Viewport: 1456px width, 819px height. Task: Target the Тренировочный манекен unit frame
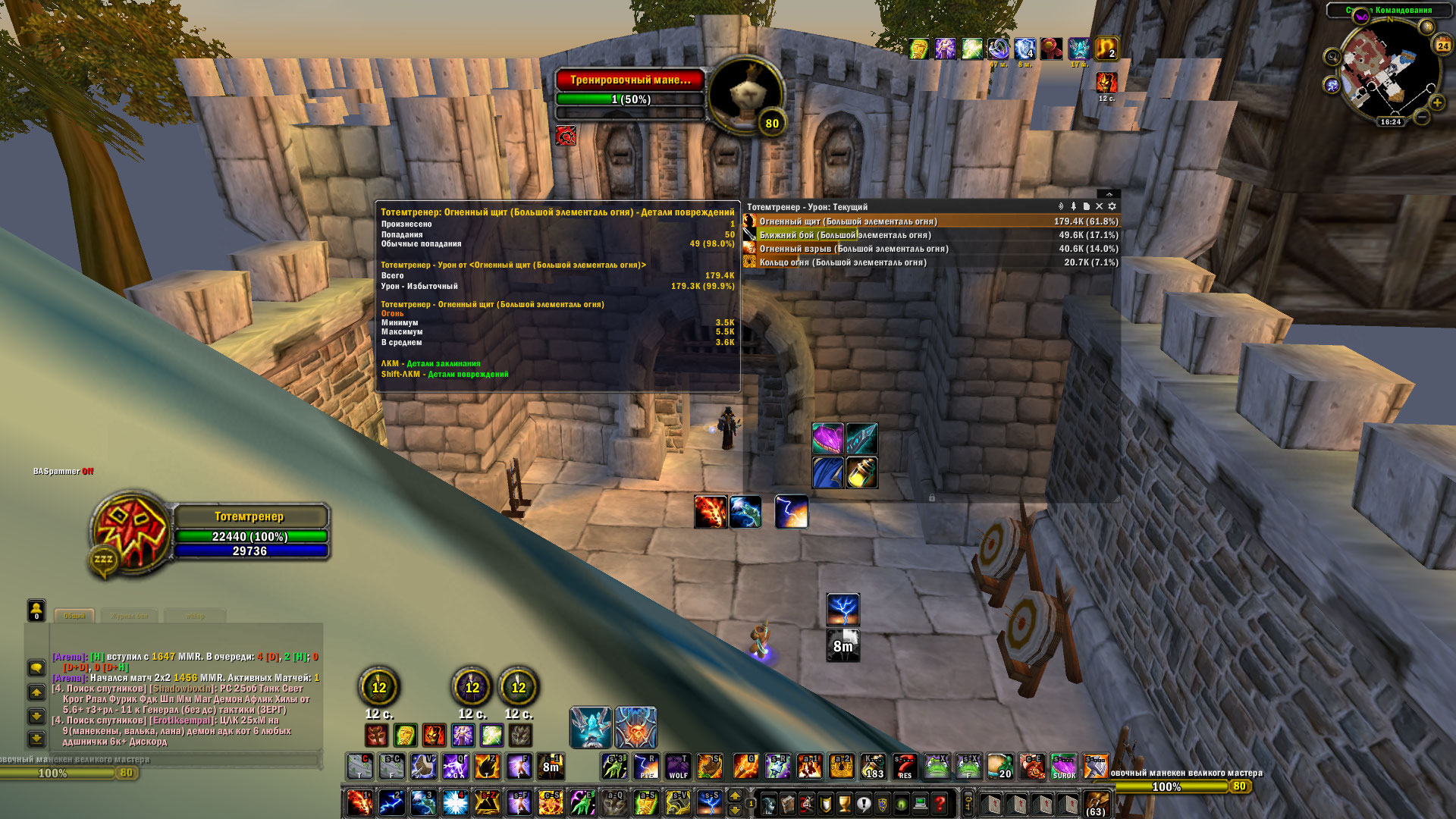pos(630,80)
